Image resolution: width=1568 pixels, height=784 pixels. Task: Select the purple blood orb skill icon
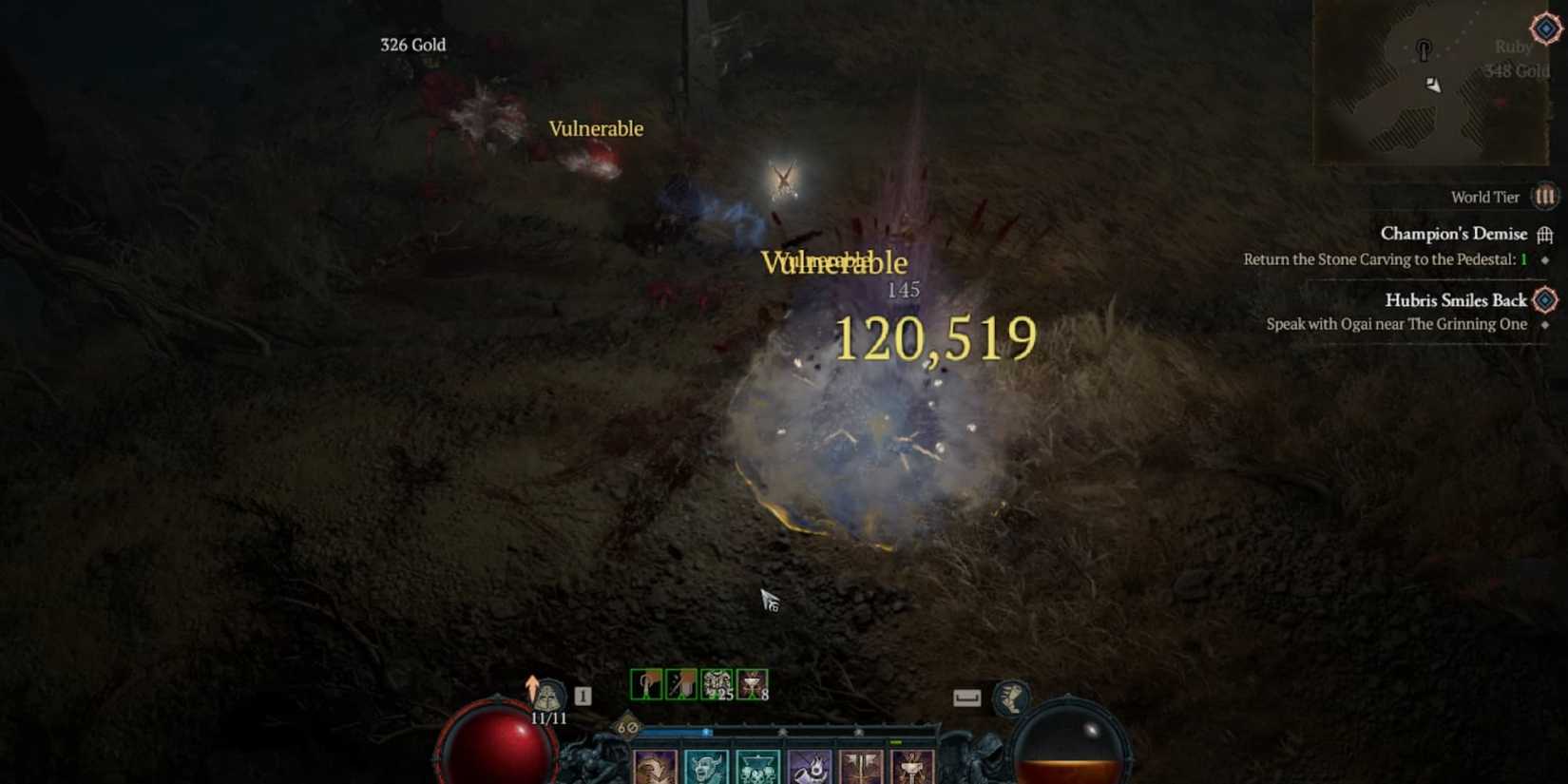click(813, 765)
